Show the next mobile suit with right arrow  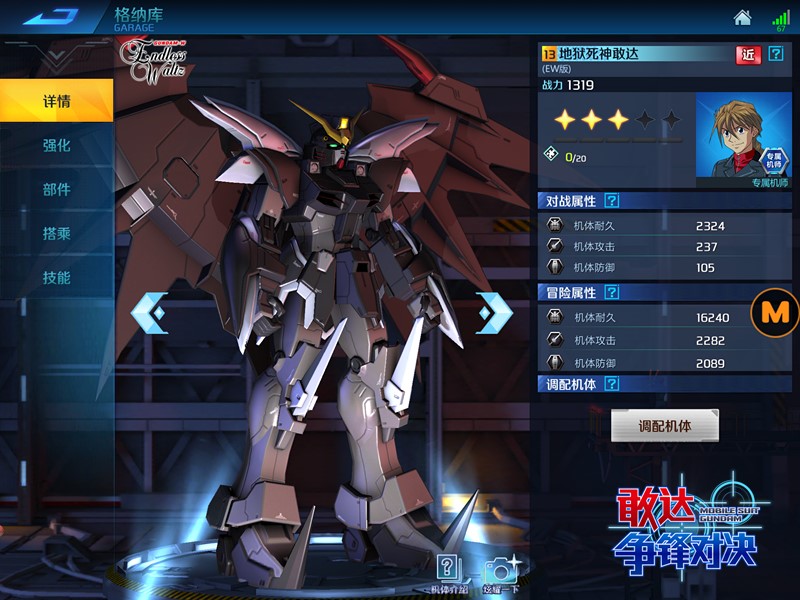click(x=494, y=313)
